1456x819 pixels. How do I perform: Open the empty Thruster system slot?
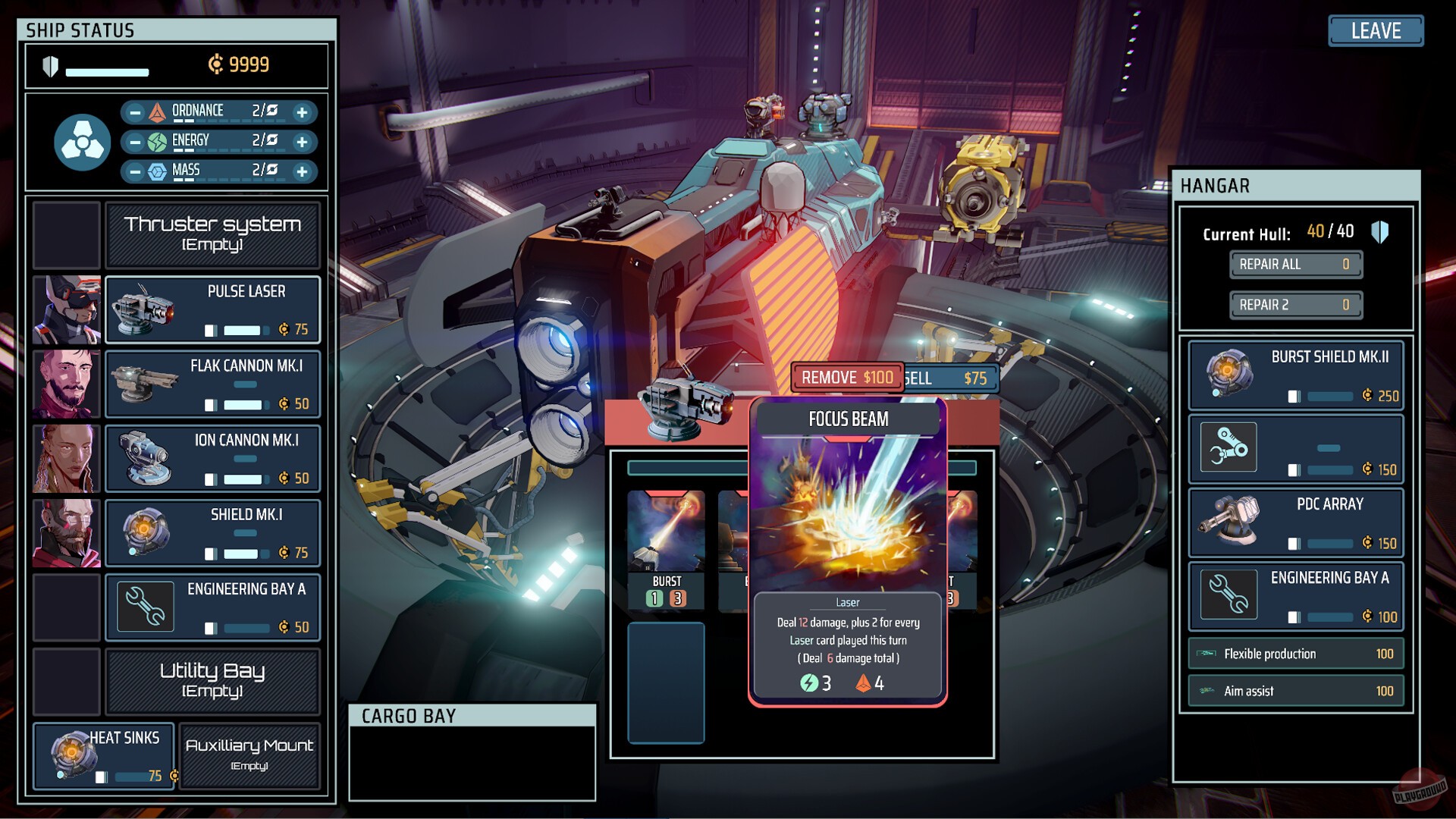(x=212, y=234)
